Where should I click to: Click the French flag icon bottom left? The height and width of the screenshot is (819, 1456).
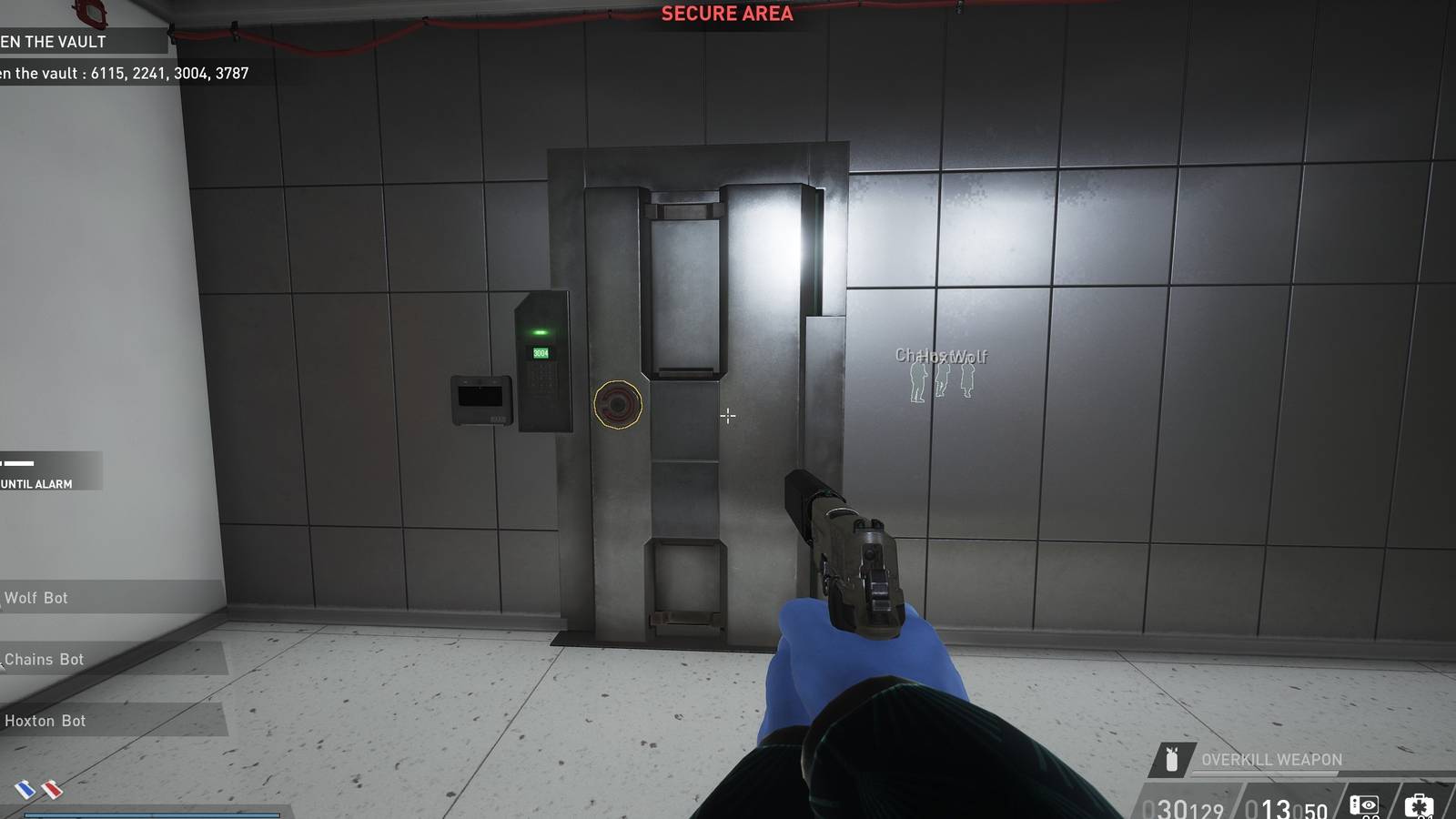coord(25,790)
